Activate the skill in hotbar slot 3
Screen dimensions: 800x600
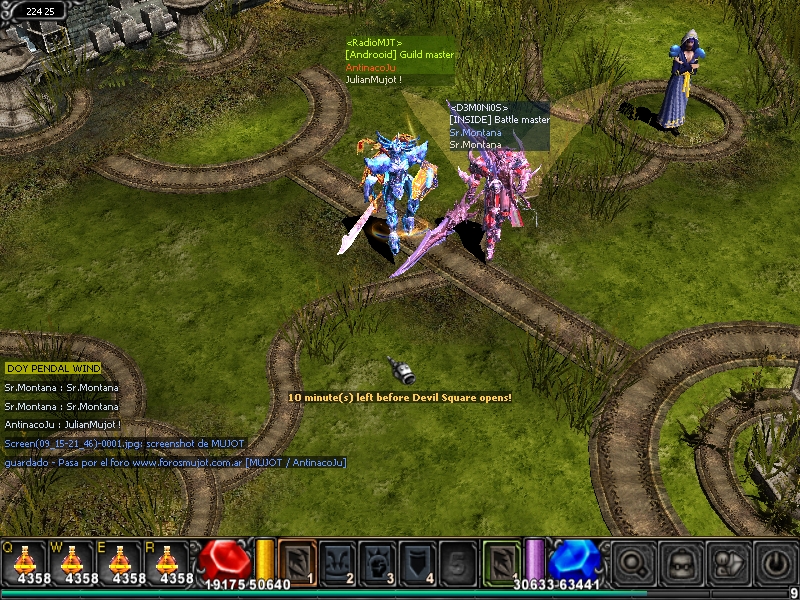pyautogui.click(x=379, y=560)
